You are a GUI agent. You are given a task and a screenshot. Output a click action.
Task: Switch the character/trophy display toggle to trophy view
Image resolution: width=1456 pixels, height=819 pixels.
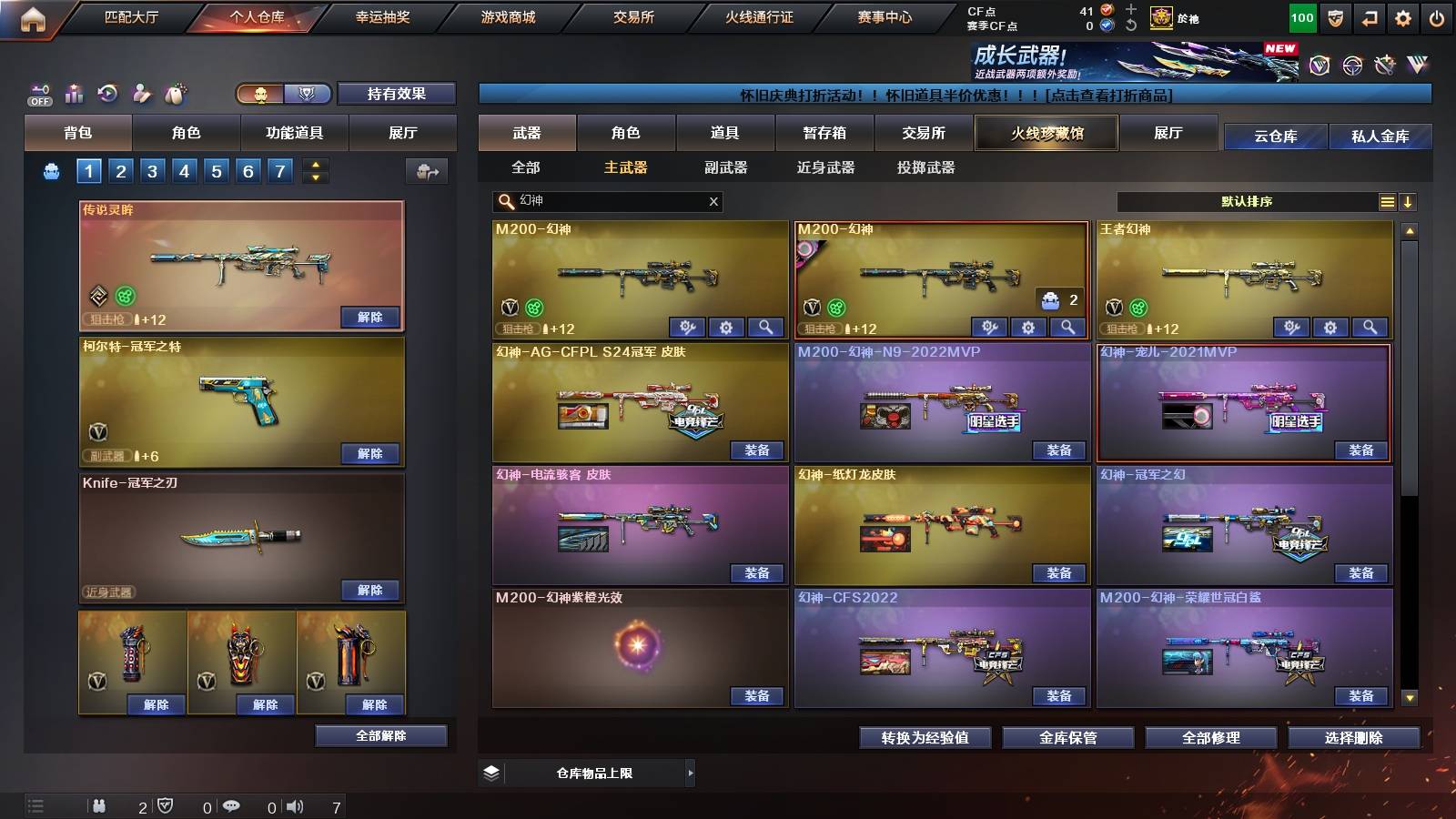coord(308,95)
